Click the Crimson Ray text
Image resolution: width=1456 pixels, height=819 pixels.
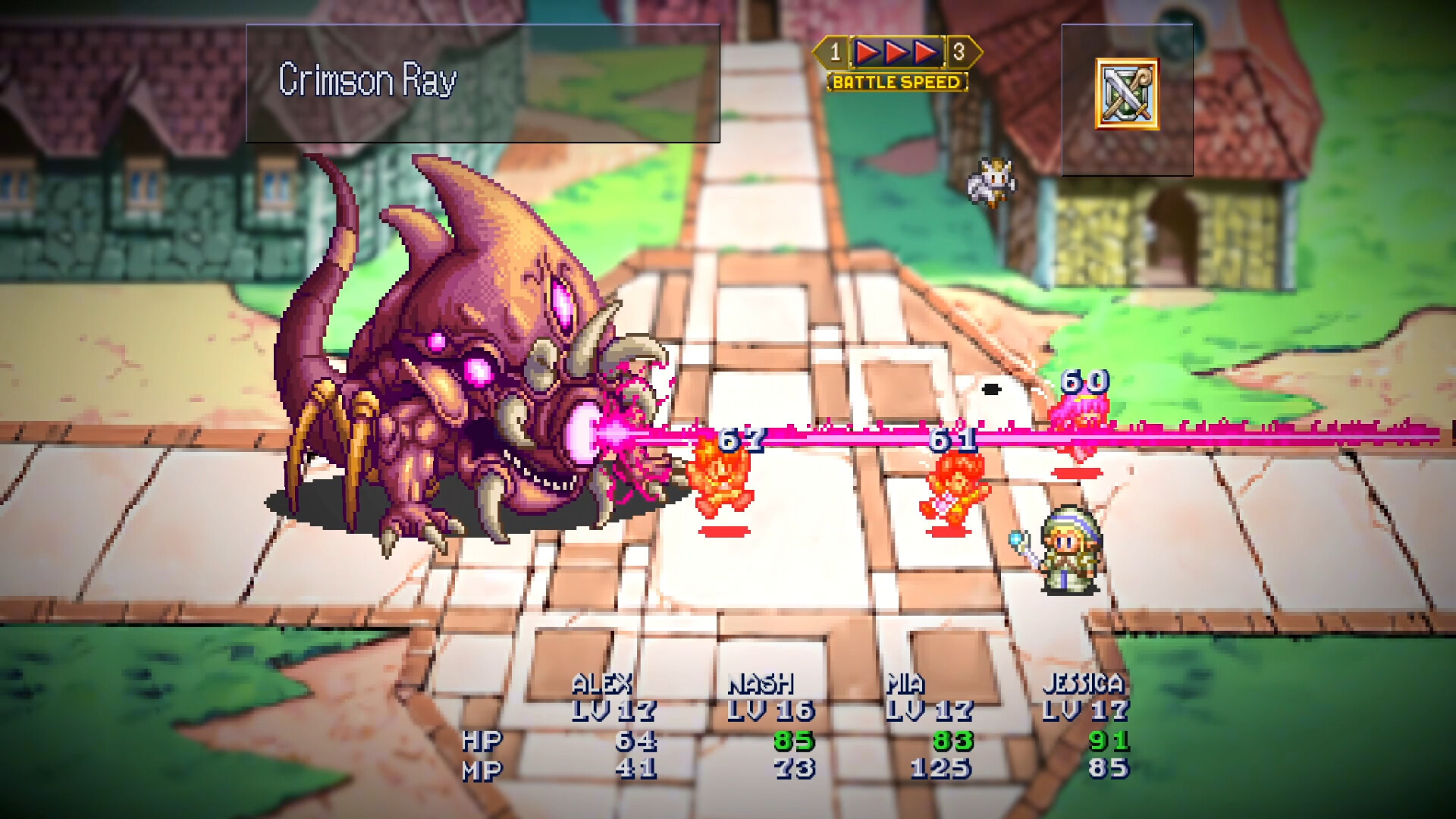click(369, 77)
